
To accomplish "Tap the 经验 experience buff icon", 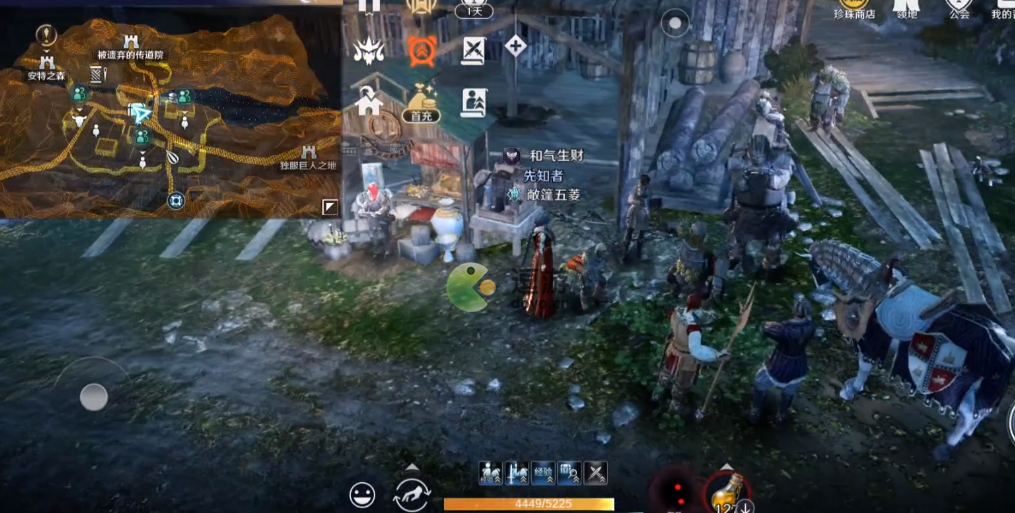I will pos(543,474).
